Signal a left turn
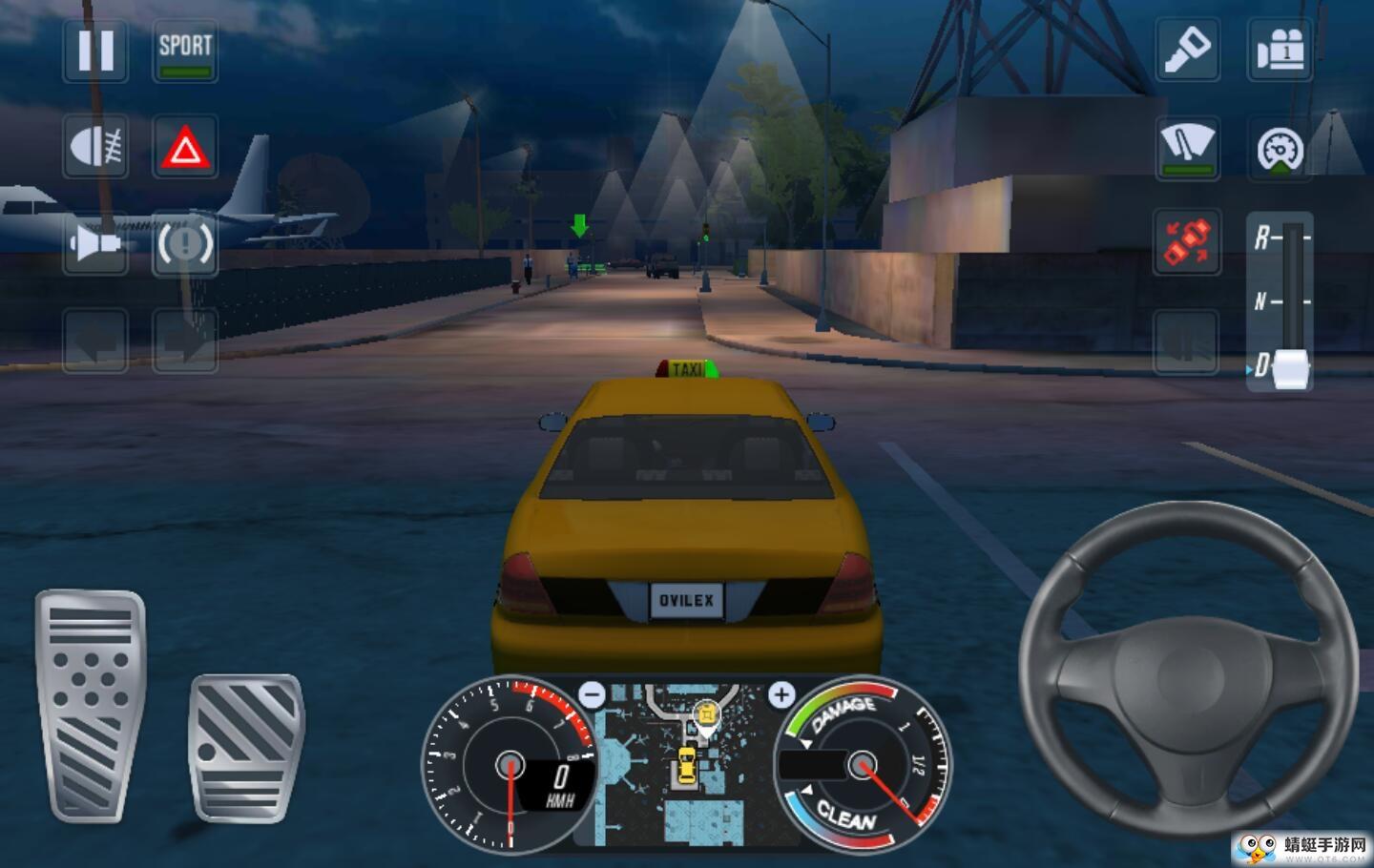 [95, 341]
